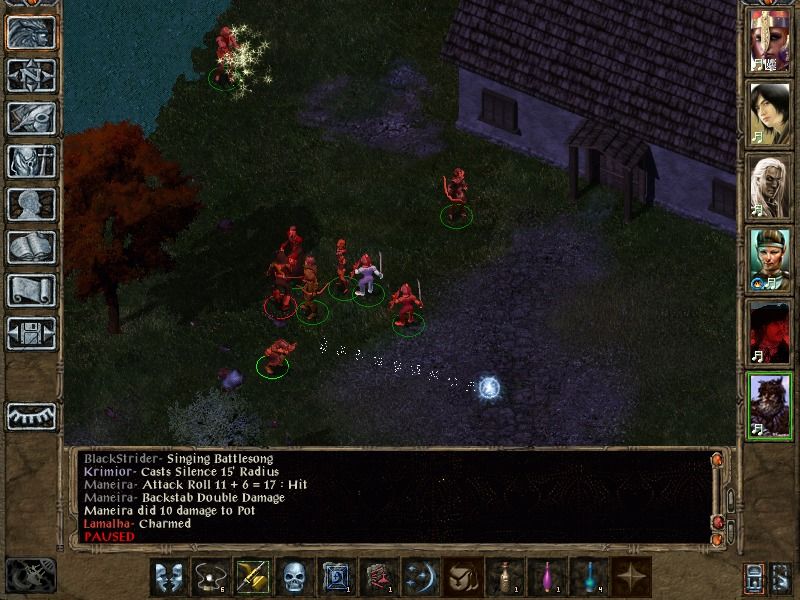
Task: Open the mage spellbook button
Action: (x=31, y=247)
